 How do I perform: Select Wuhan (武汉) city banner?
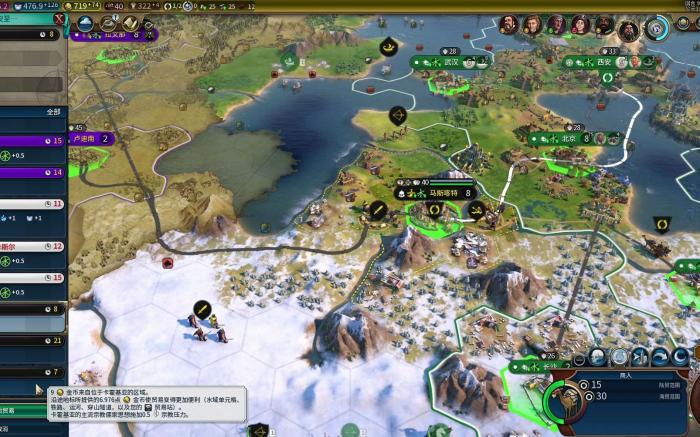(449, 62)
